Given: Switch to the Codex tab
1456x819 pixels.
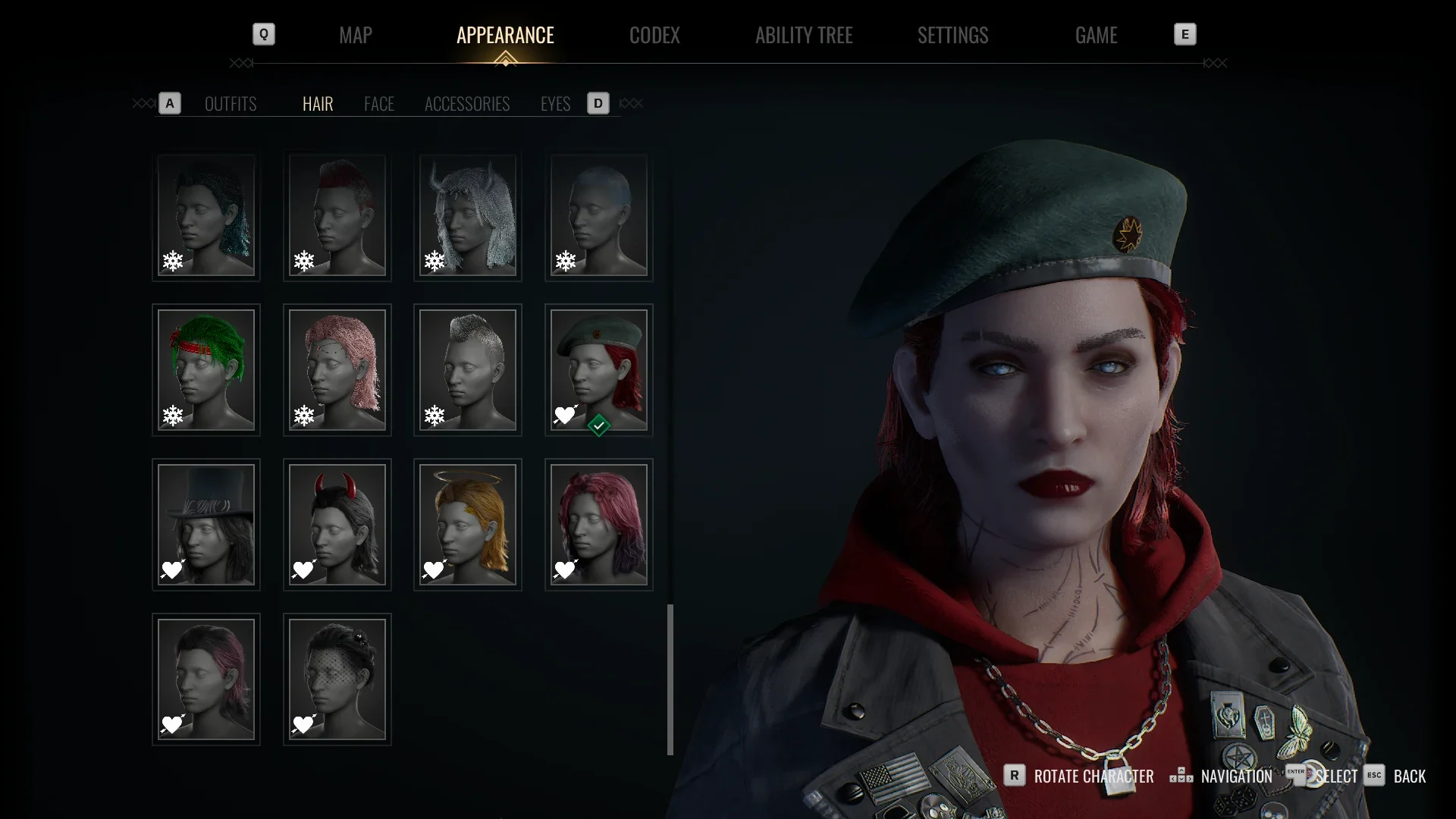Looking at the screenshot, I should coord(654,35).
